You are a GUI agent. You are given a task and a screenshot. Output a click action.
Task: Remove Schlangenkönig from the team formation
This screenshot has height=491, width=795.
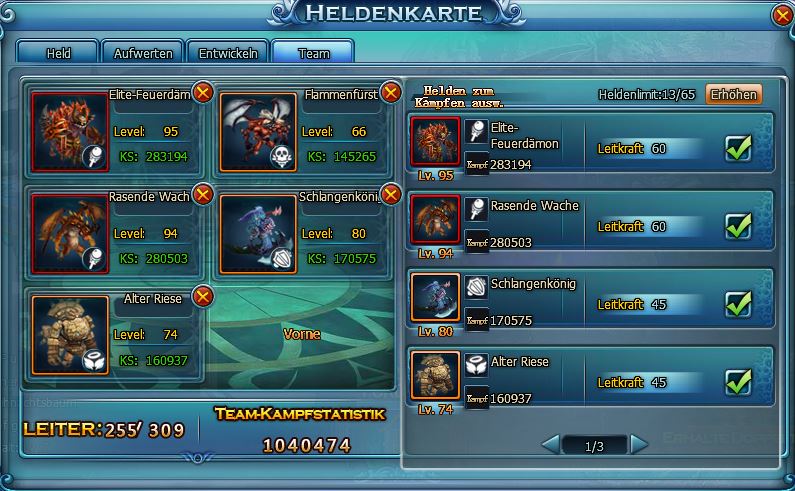(391, 194)
